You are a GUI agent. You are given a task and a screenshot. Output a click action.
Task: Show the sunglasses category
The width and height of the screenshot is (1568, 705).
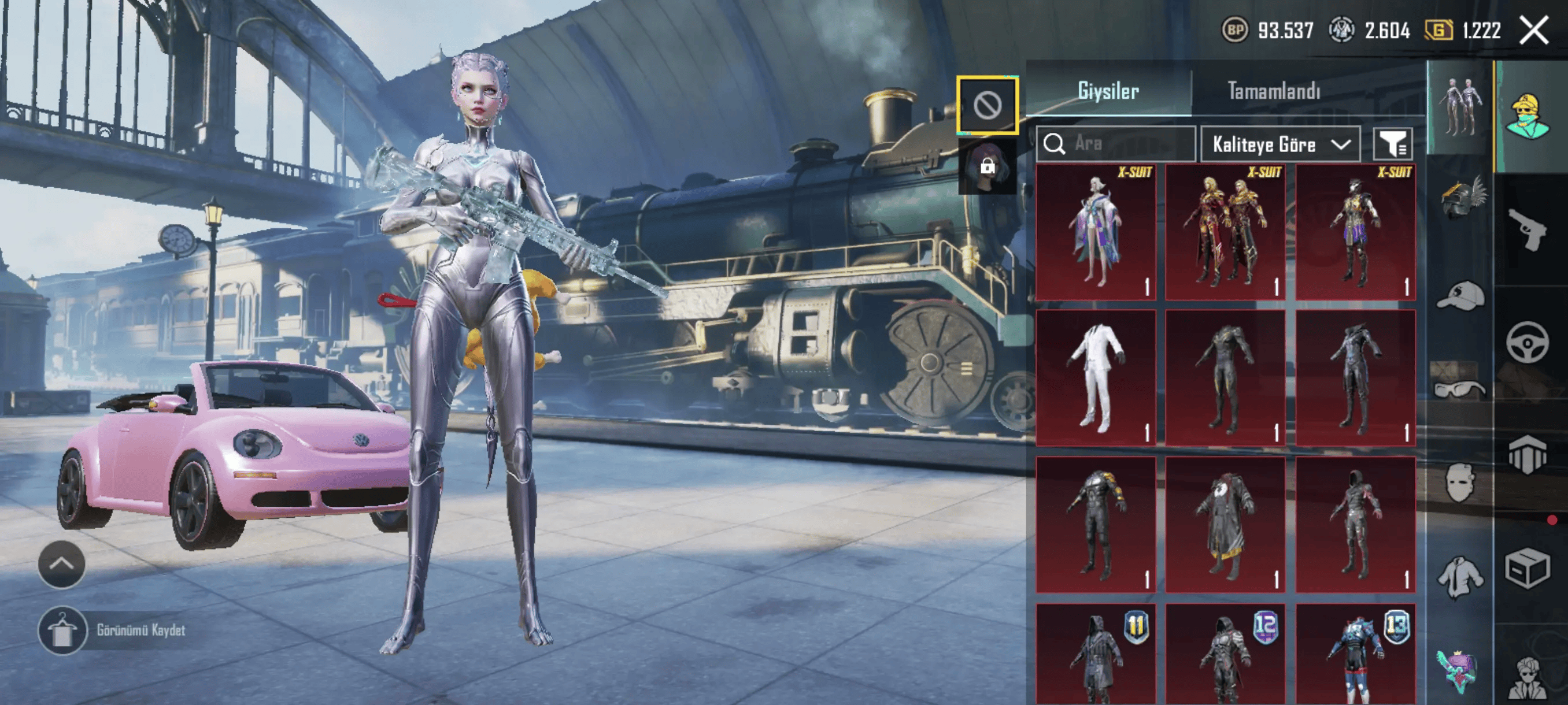point(1460,388)
